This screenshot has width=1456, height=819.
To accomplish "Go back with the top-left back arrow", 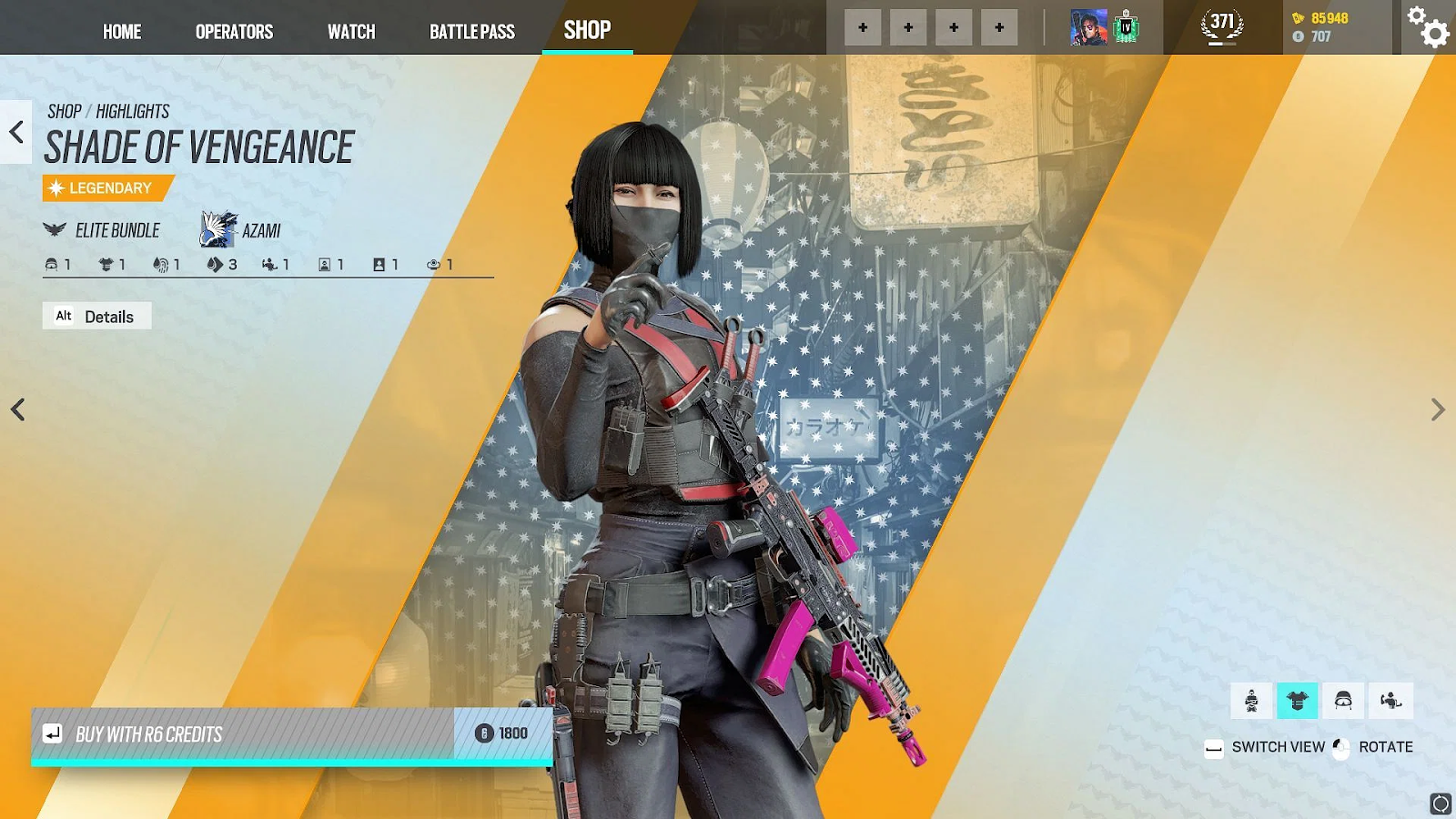I will pos(16,132).
